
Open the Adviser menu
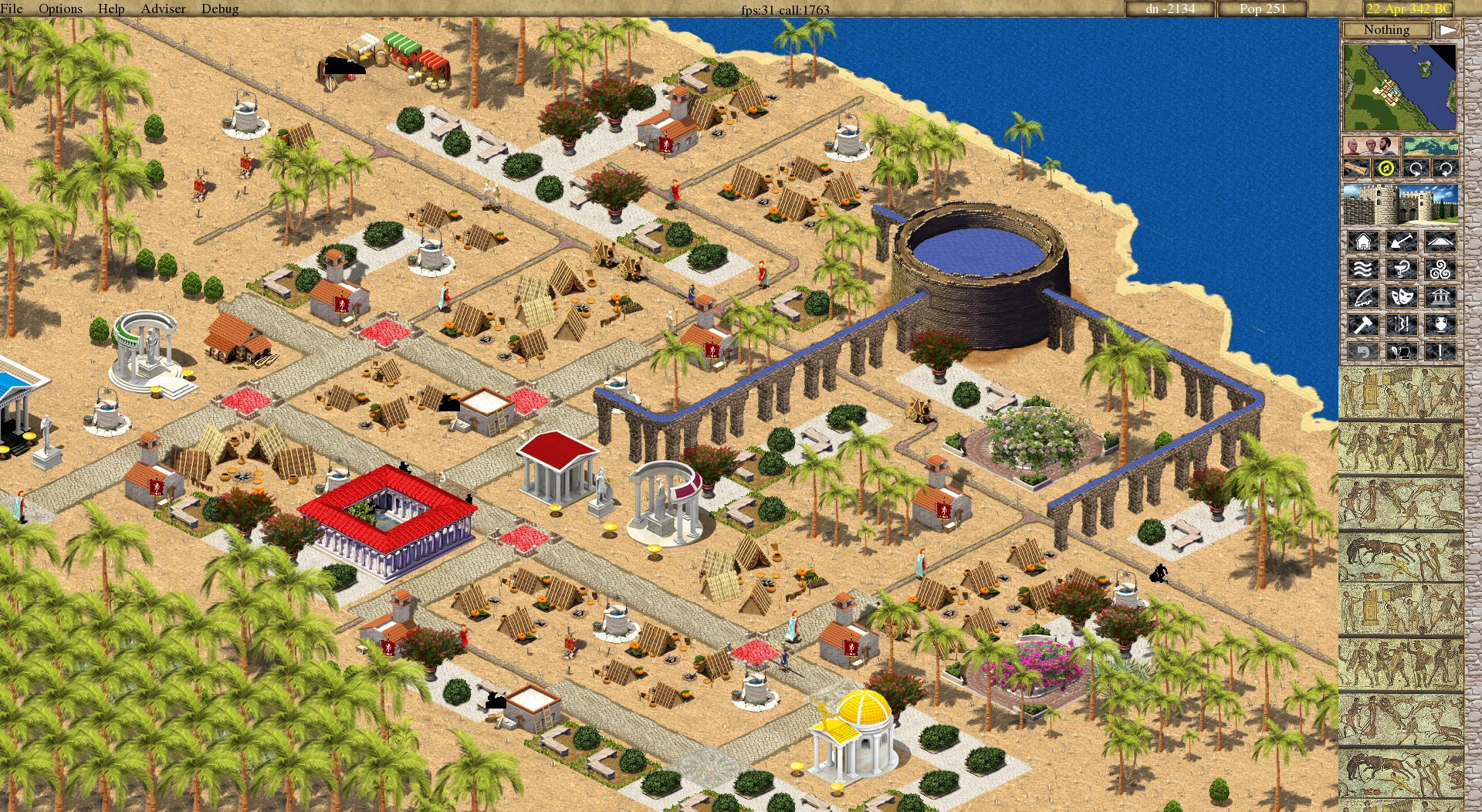(x=162, y=8)
